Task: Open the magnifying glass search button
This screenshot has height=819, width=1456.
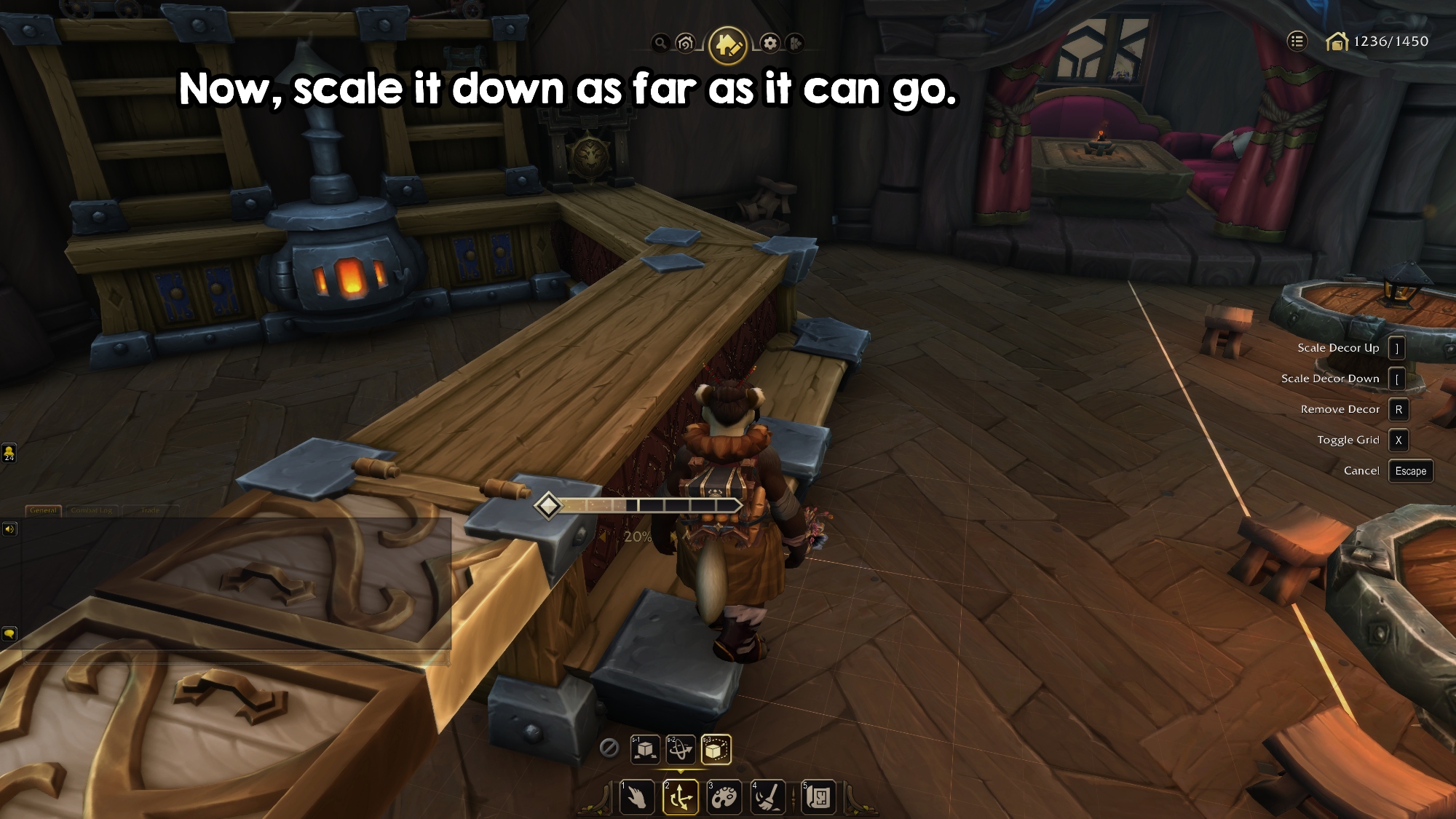Action: point(660,43)
